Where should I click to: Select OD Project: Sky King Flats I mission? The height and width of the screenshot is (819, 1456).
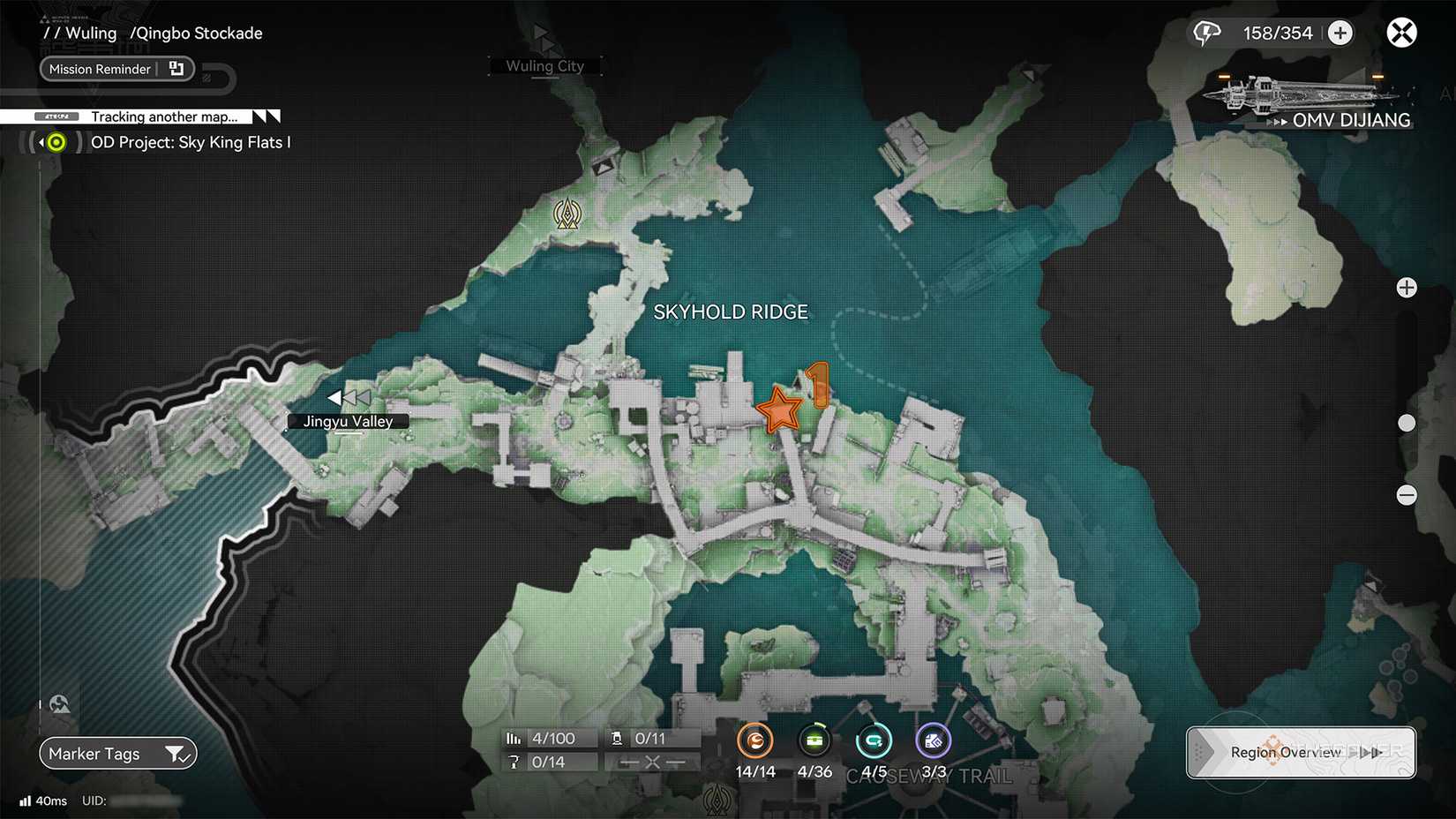(x=191, y=141)
